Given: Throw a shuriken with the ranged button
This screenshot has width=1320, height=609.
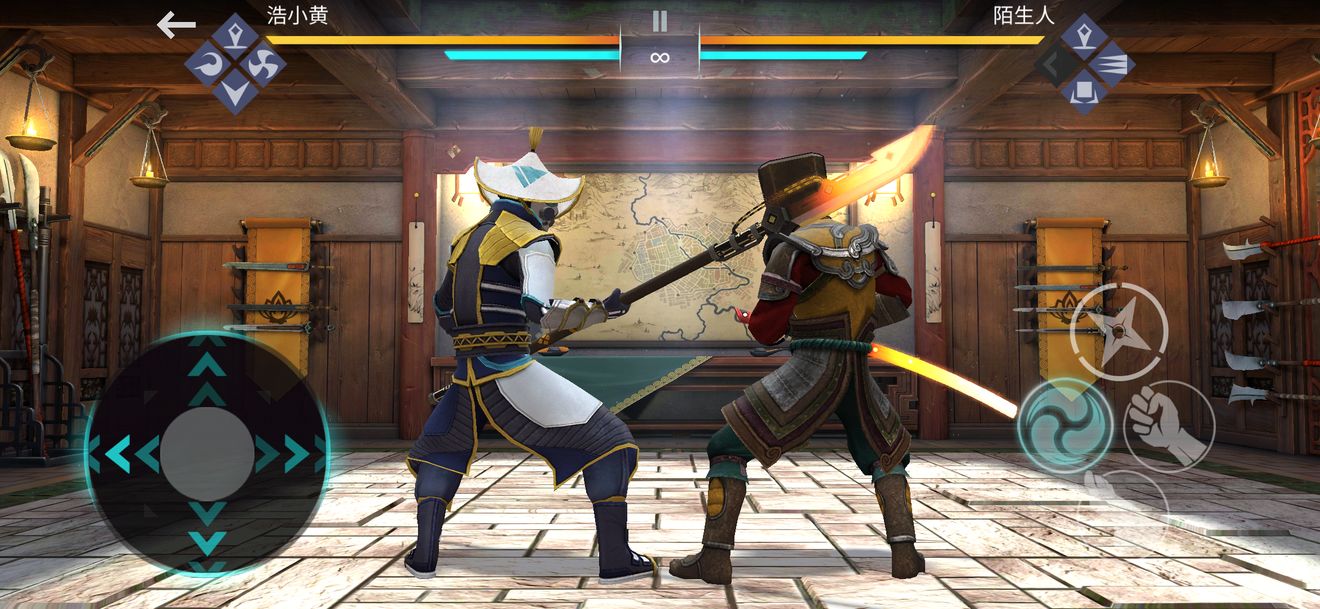Looking at the screenshot, I should coord(1119,332).
